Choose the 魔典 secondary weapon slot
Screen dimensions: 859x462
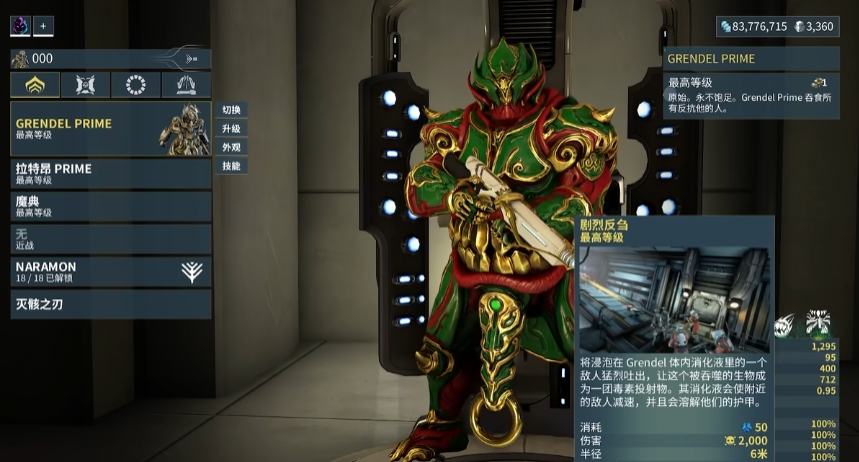110,206
